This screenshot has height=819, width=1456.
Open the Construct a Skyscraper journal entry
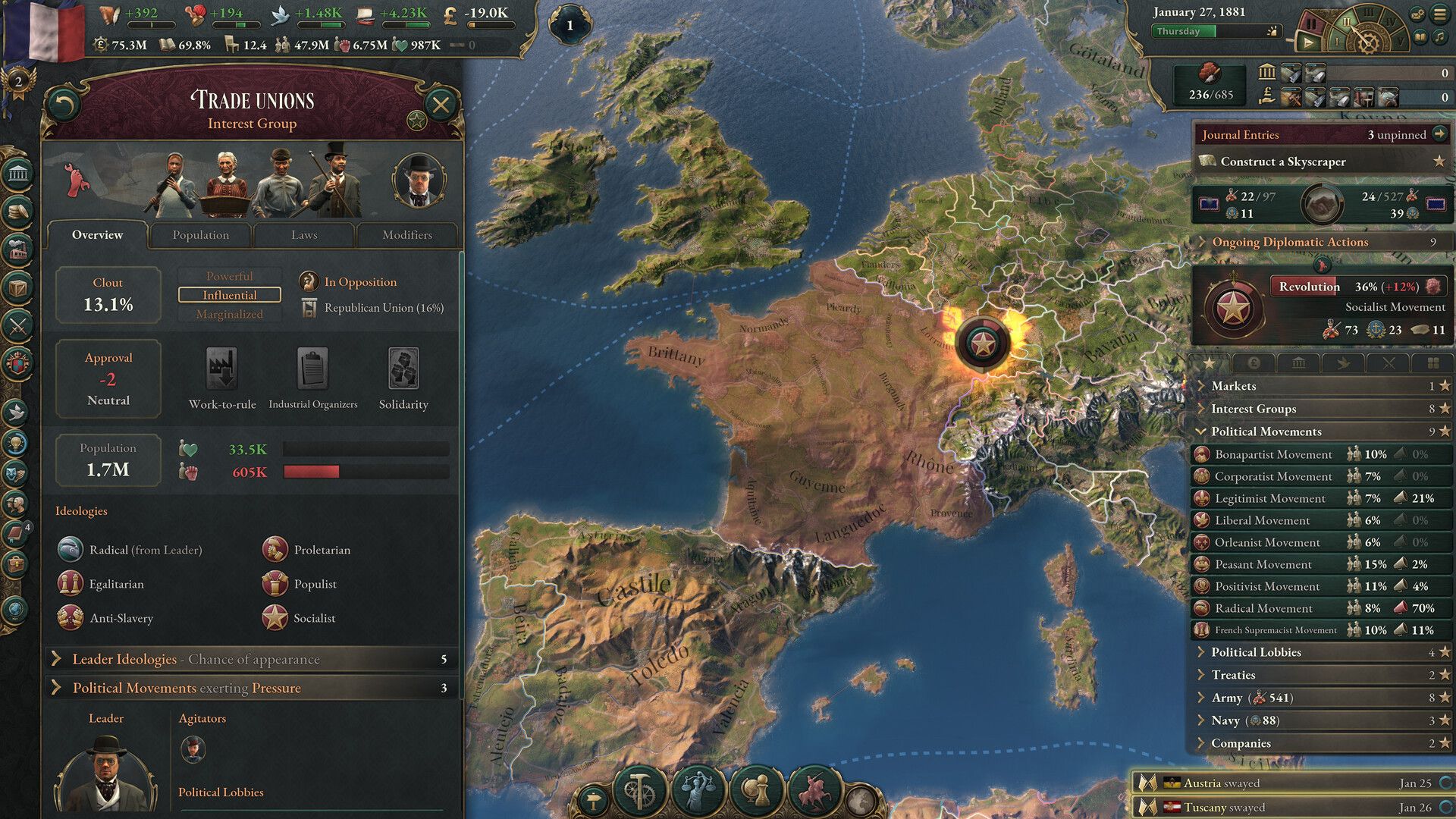tap(1283, 162)
